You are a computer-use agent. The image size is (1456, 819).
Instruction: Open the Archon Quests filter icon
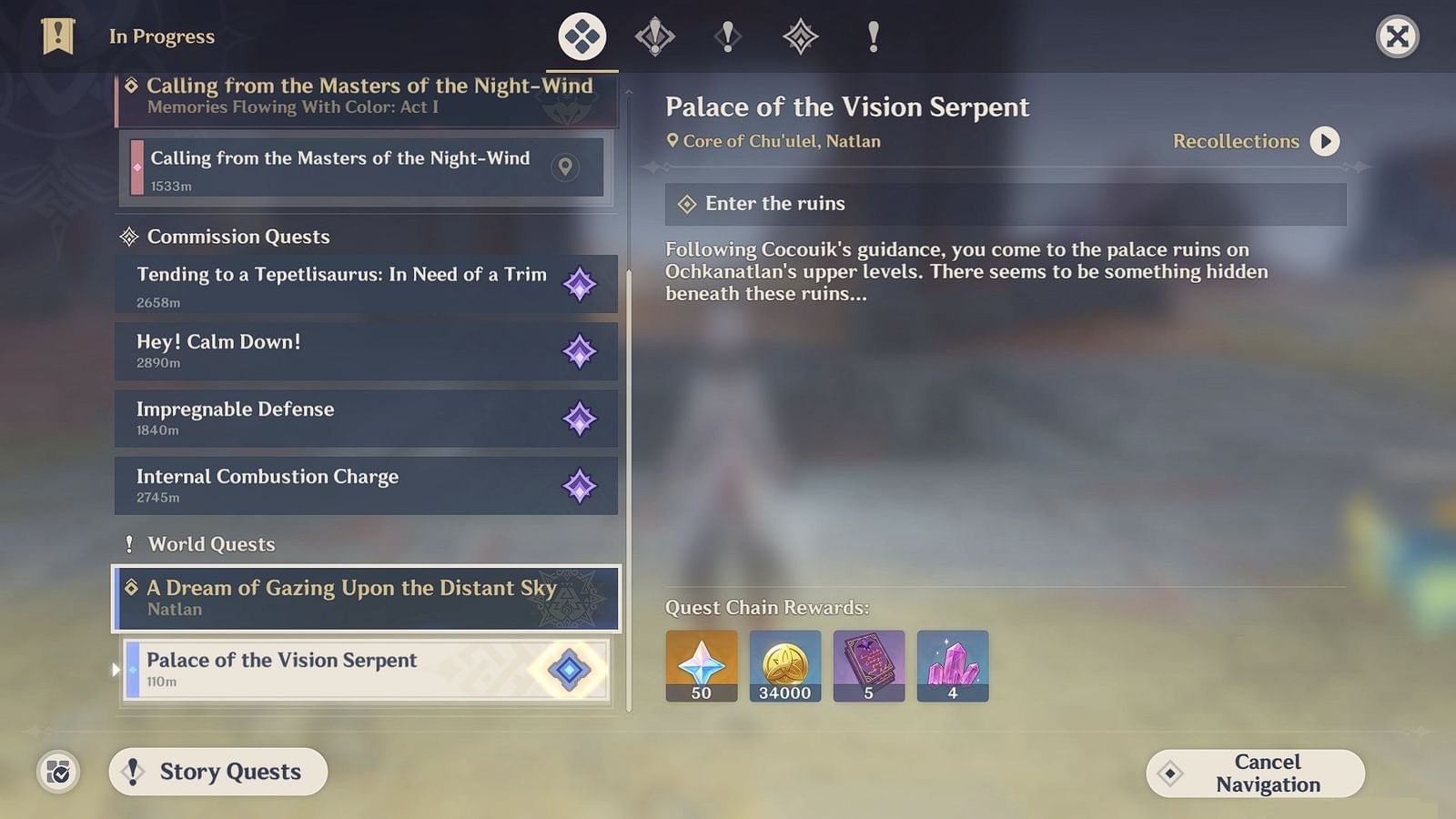pyautogui.click(x=654, y=36)
